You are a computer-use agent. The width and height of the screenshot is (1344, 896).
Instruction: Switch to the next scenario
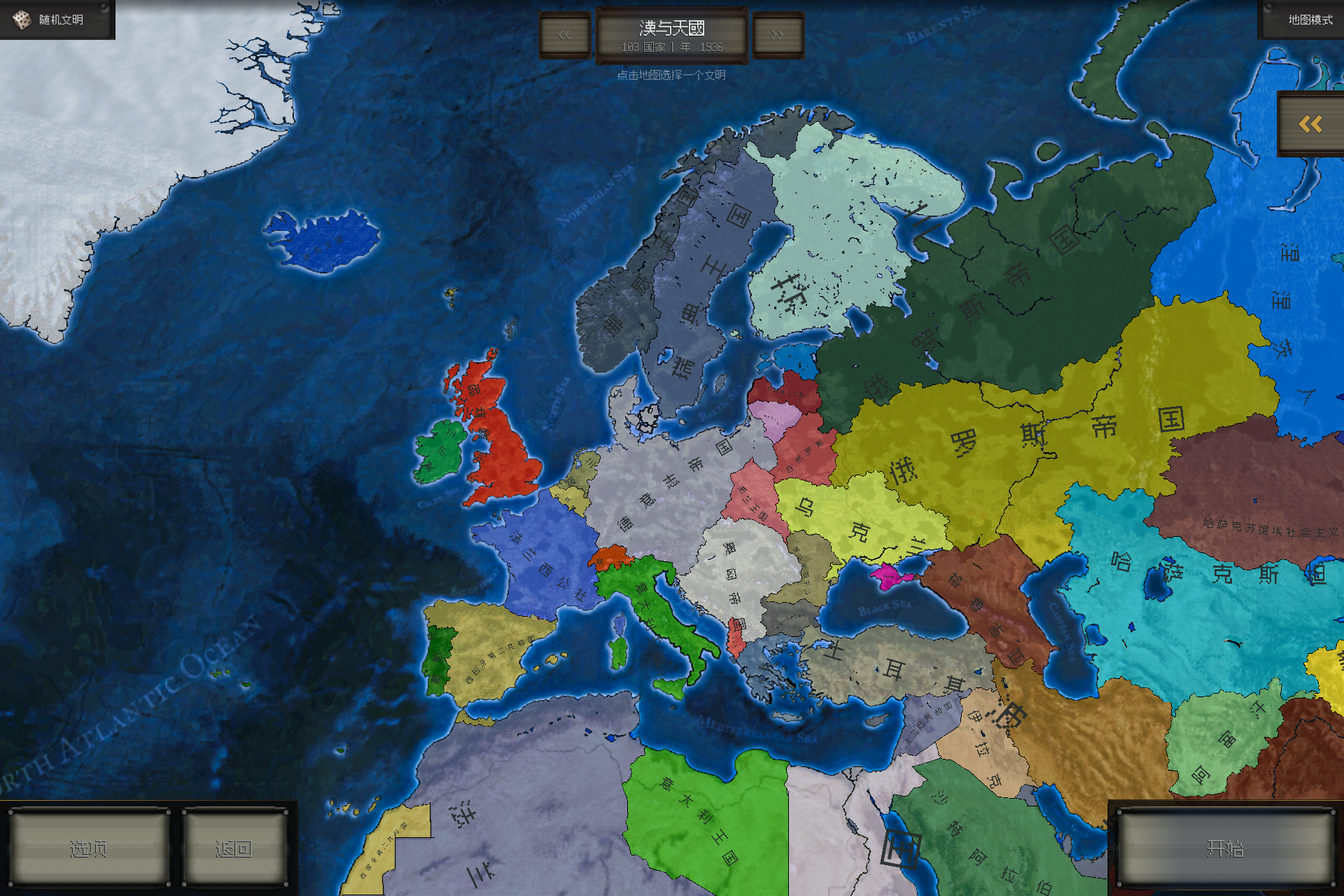777,35
